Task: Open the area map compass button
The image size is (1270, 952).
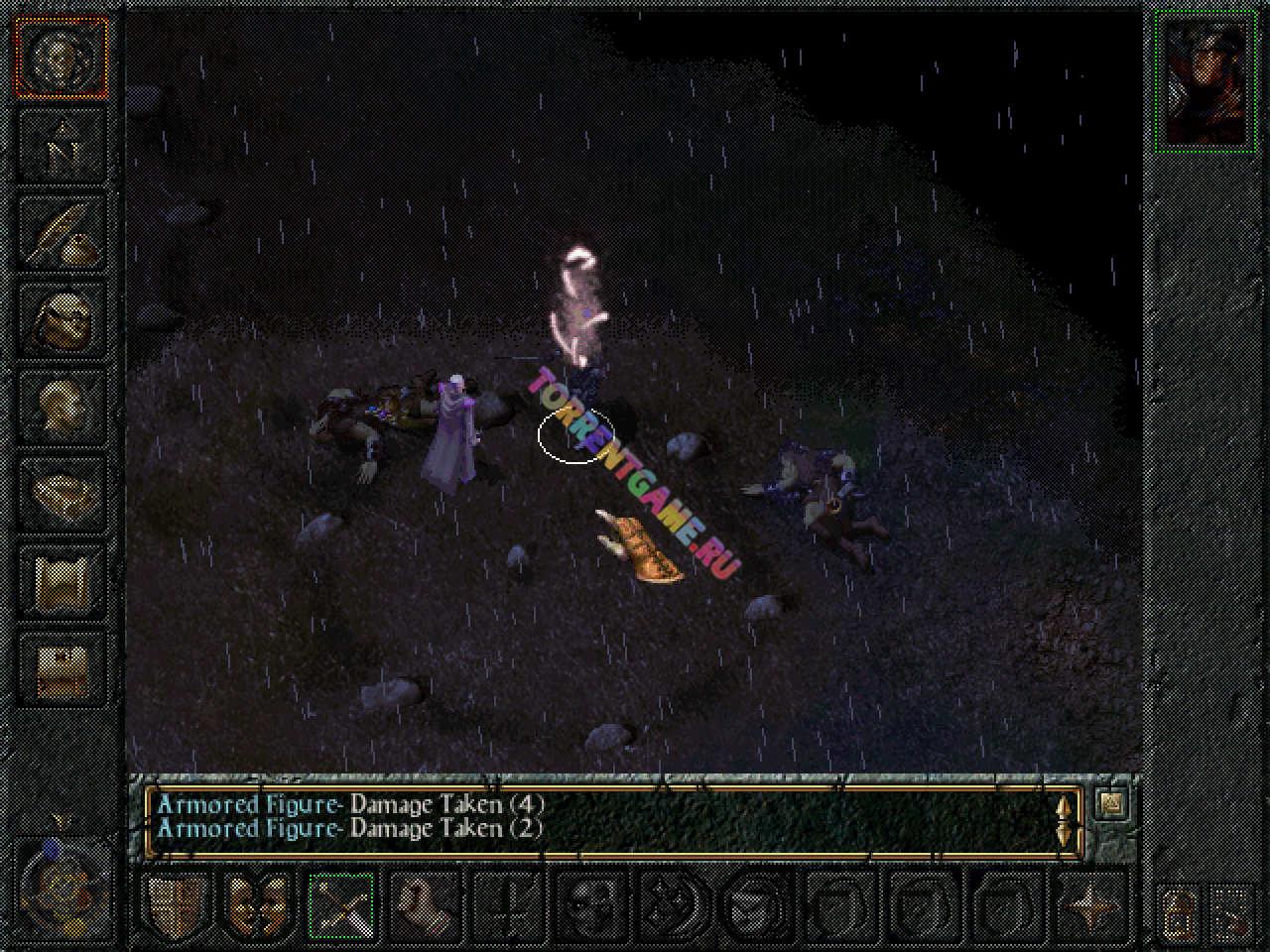Action: tap(62, 146)
